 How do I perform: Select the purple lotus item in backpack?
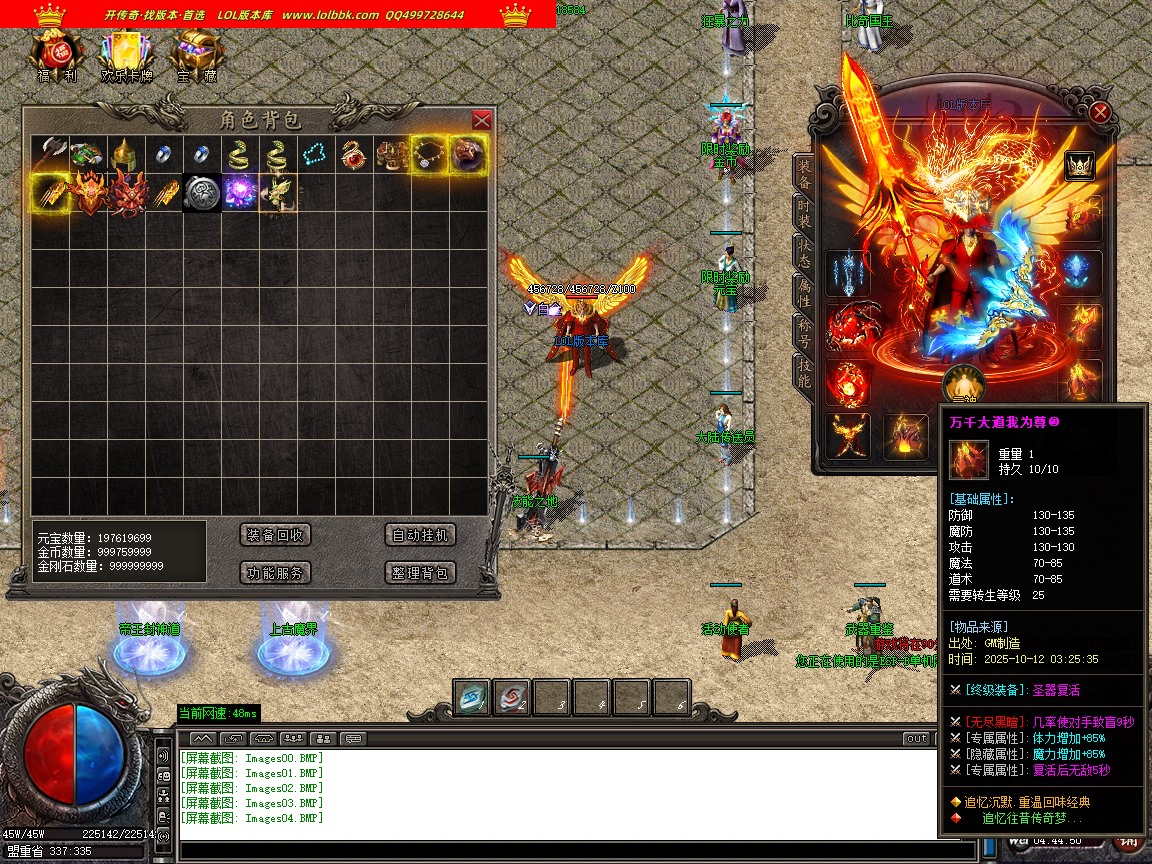239,192
